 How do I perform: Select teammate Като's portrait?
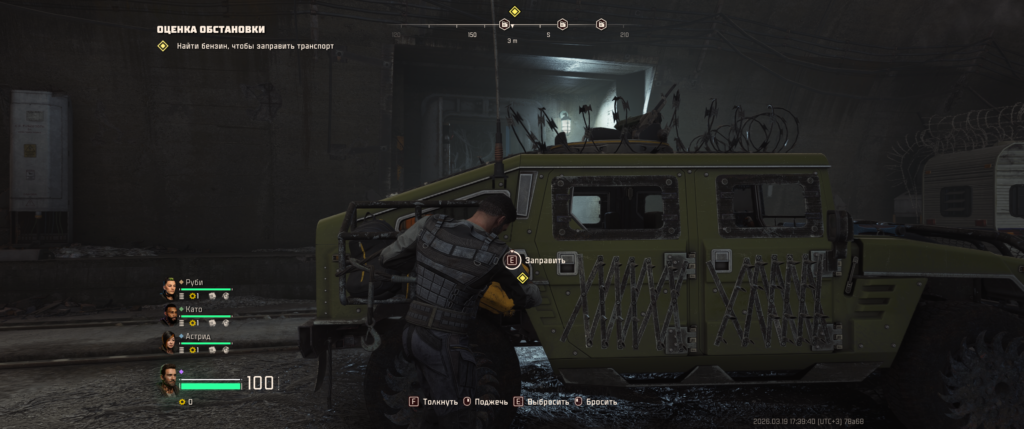170,316
